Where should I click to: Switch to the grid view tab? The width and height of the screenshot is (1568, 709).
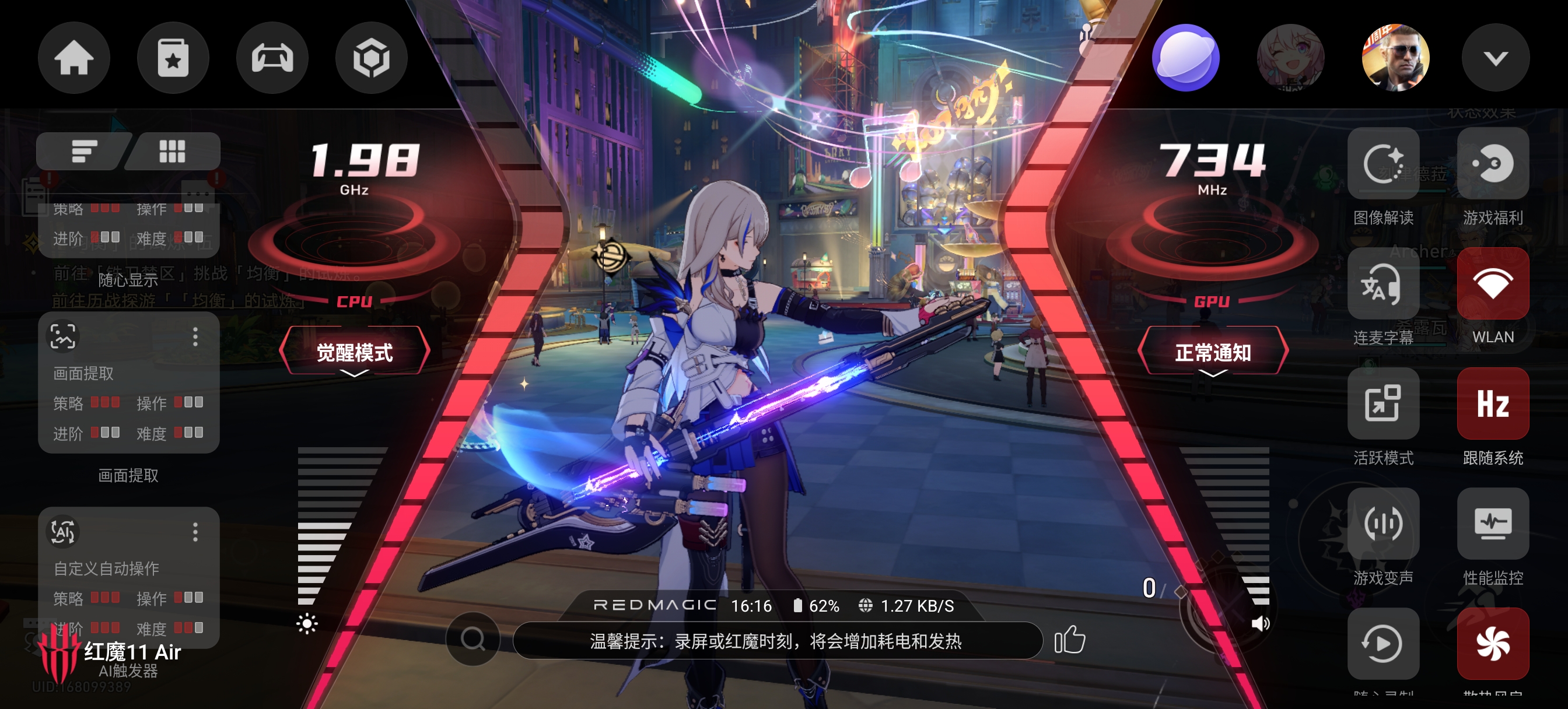coord(172,152)
